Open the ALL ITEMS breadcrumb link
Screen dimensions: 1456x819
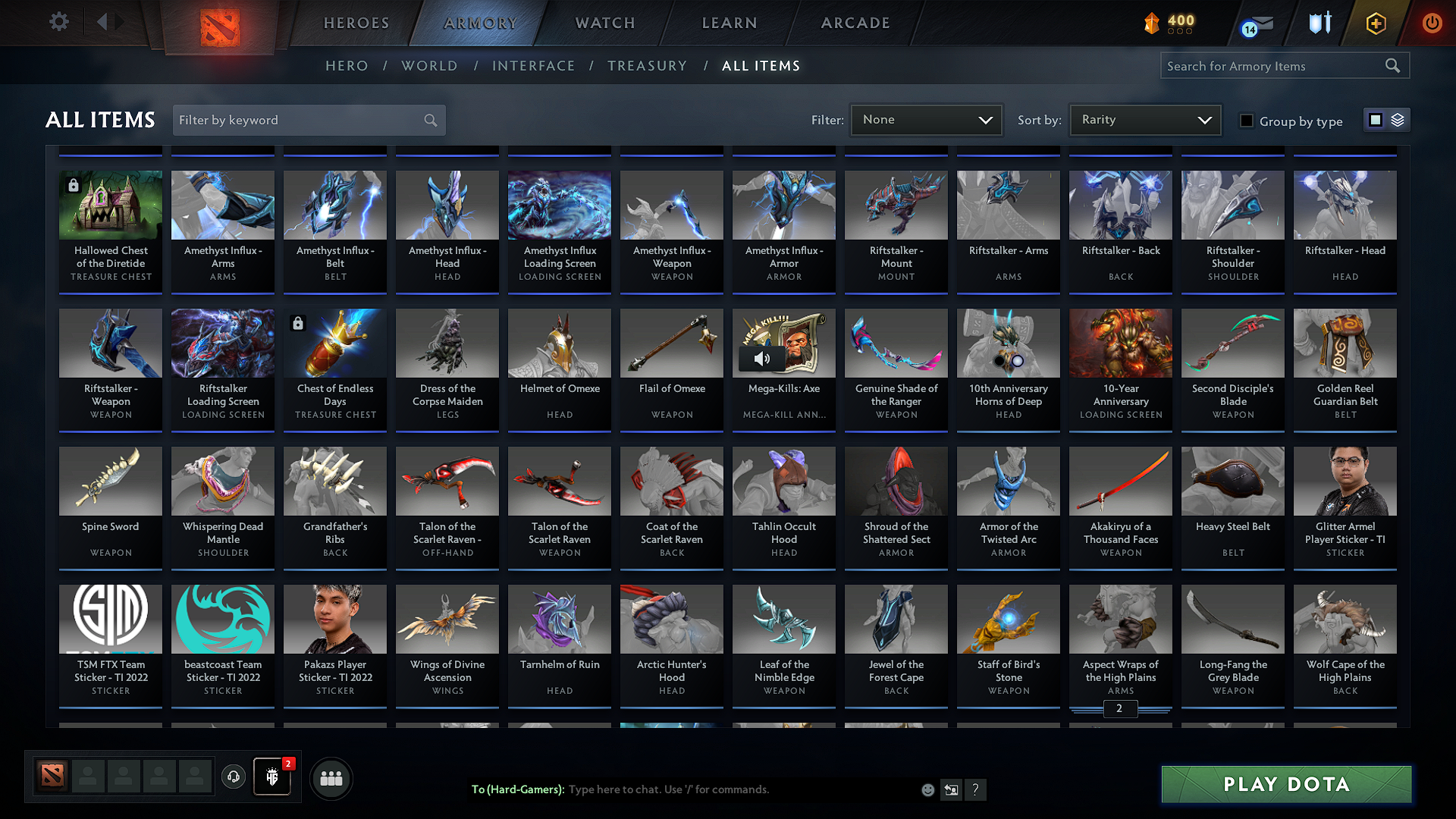coord(761,65)
